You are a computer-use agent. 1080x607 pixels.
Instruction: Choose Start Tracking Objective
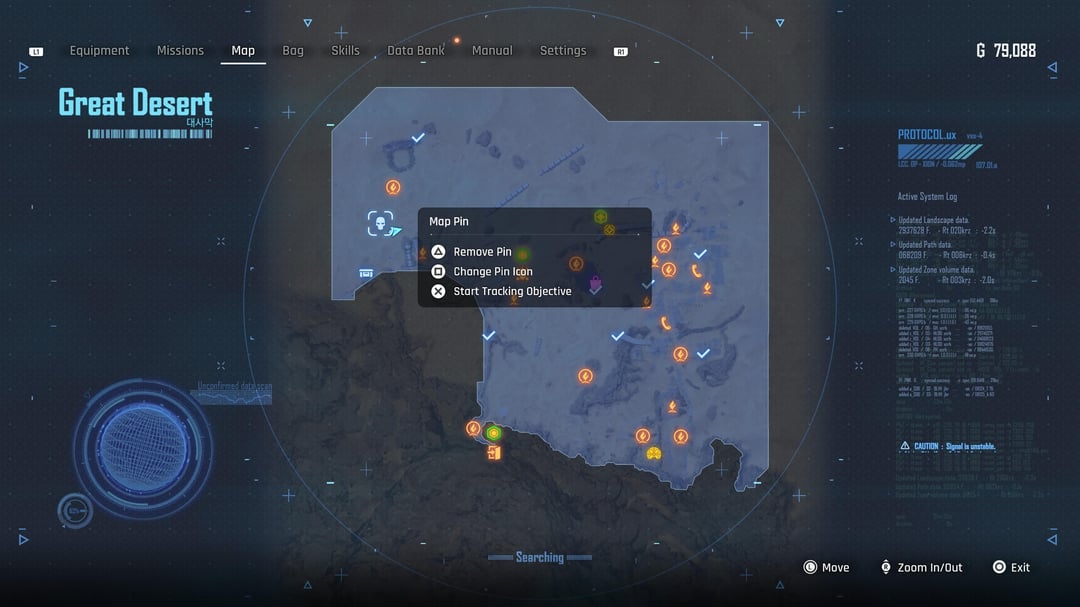[512, 292]
